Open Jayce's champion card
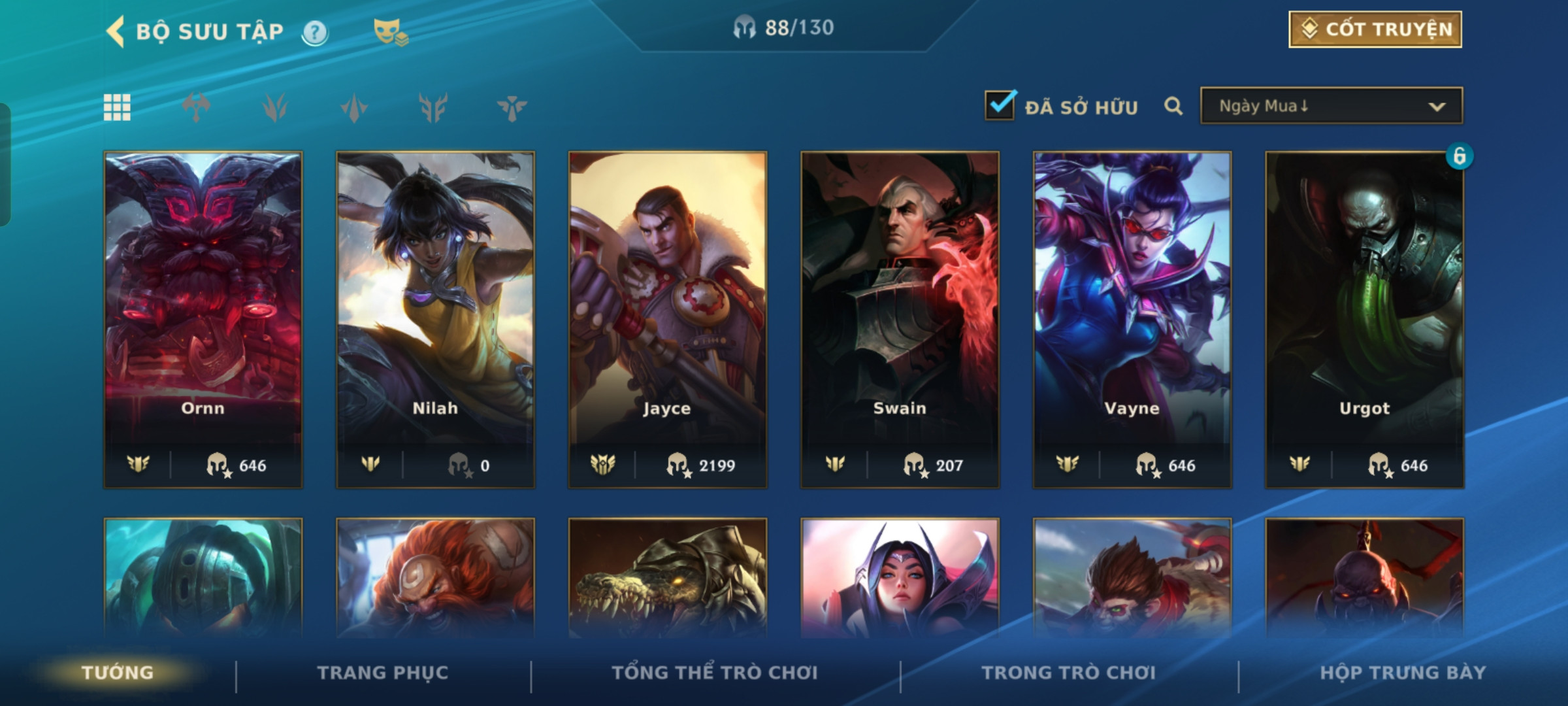 [x=667, y=319]
